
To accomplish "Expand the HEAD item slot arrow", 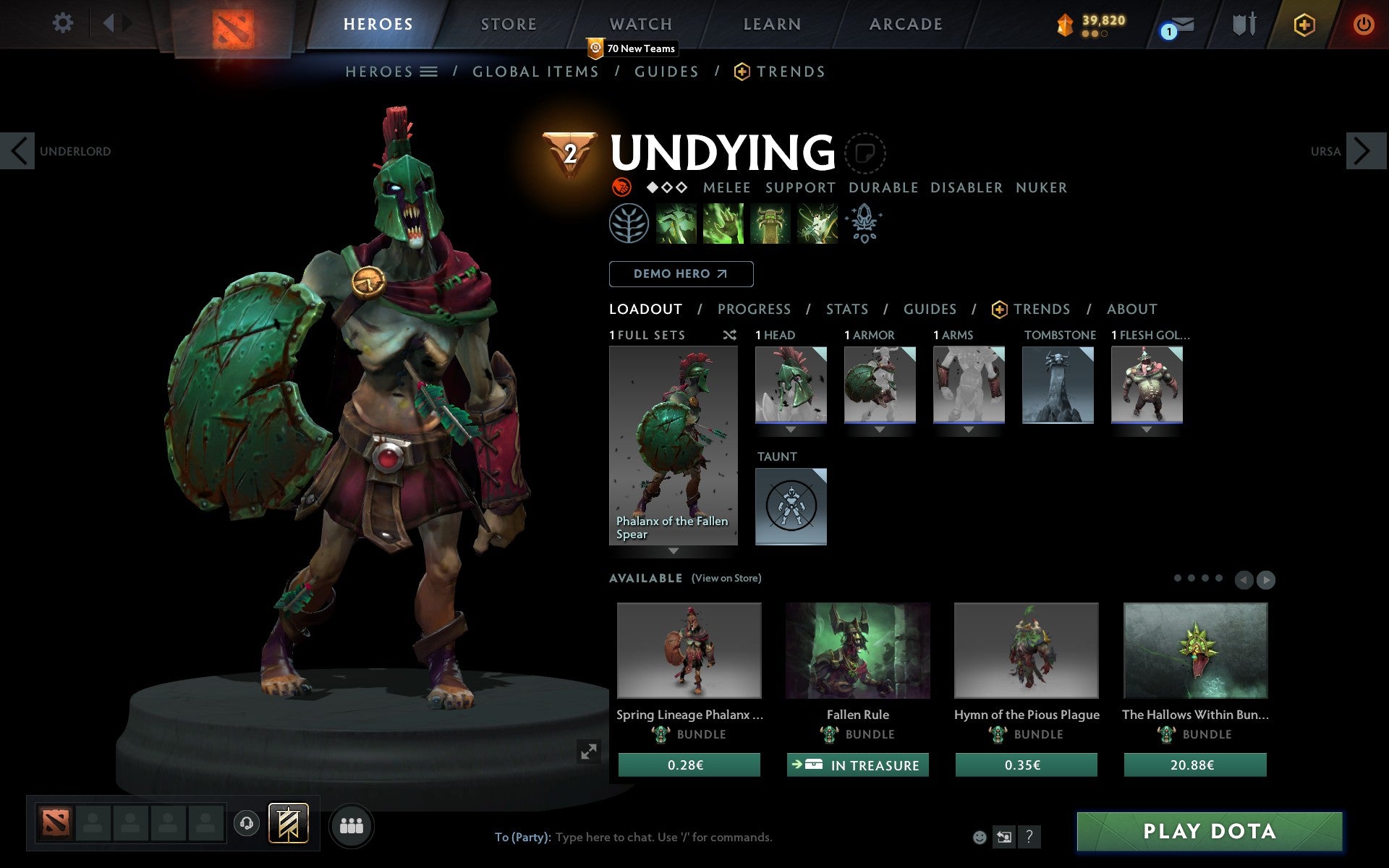I will [x=791, y=430].
